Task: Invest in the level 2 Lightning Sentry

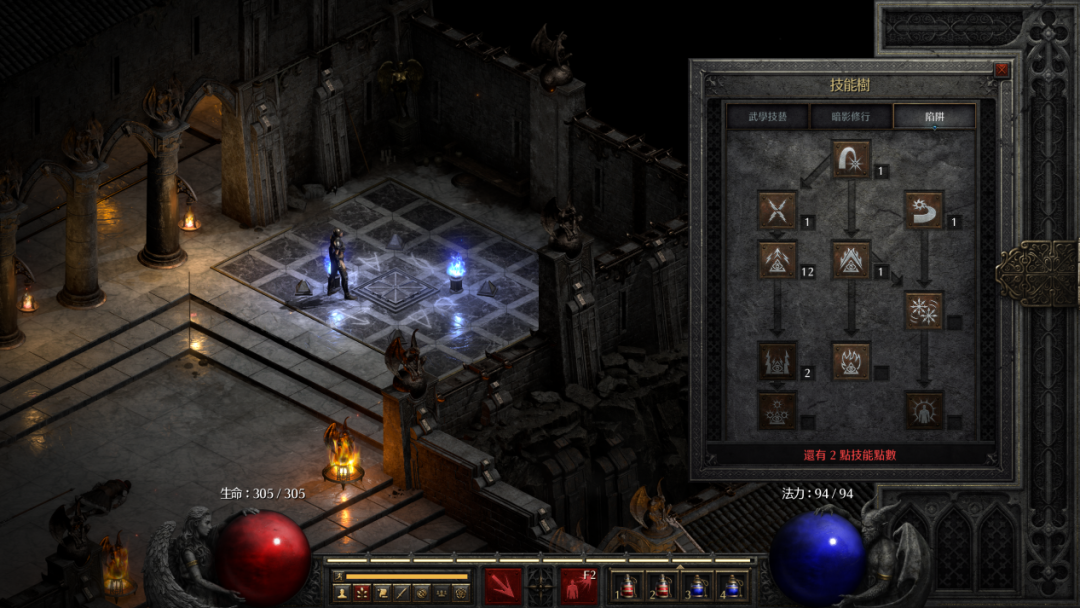Action: point(777,360)
